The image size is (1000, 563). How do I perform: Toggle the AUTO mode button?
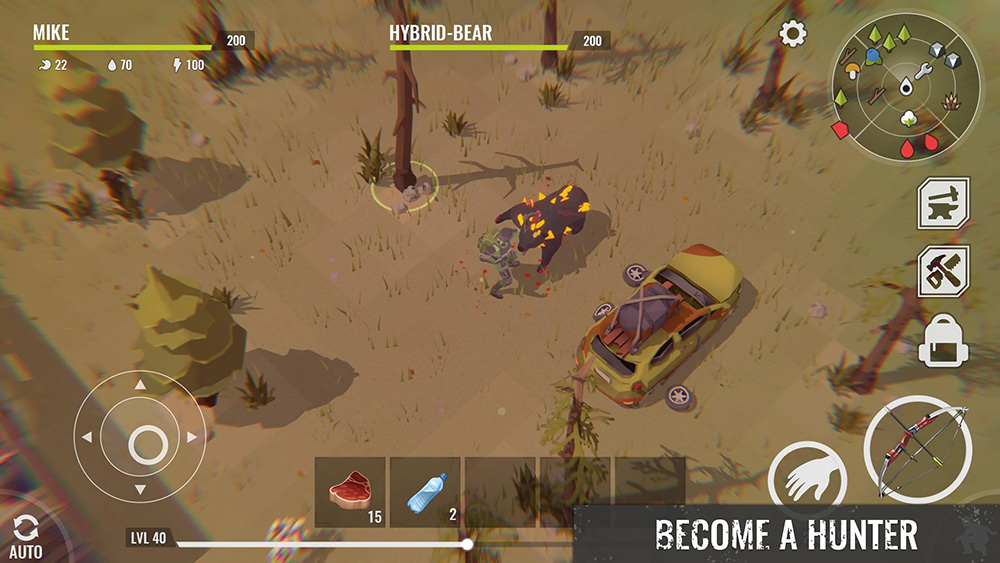[25, 537]
